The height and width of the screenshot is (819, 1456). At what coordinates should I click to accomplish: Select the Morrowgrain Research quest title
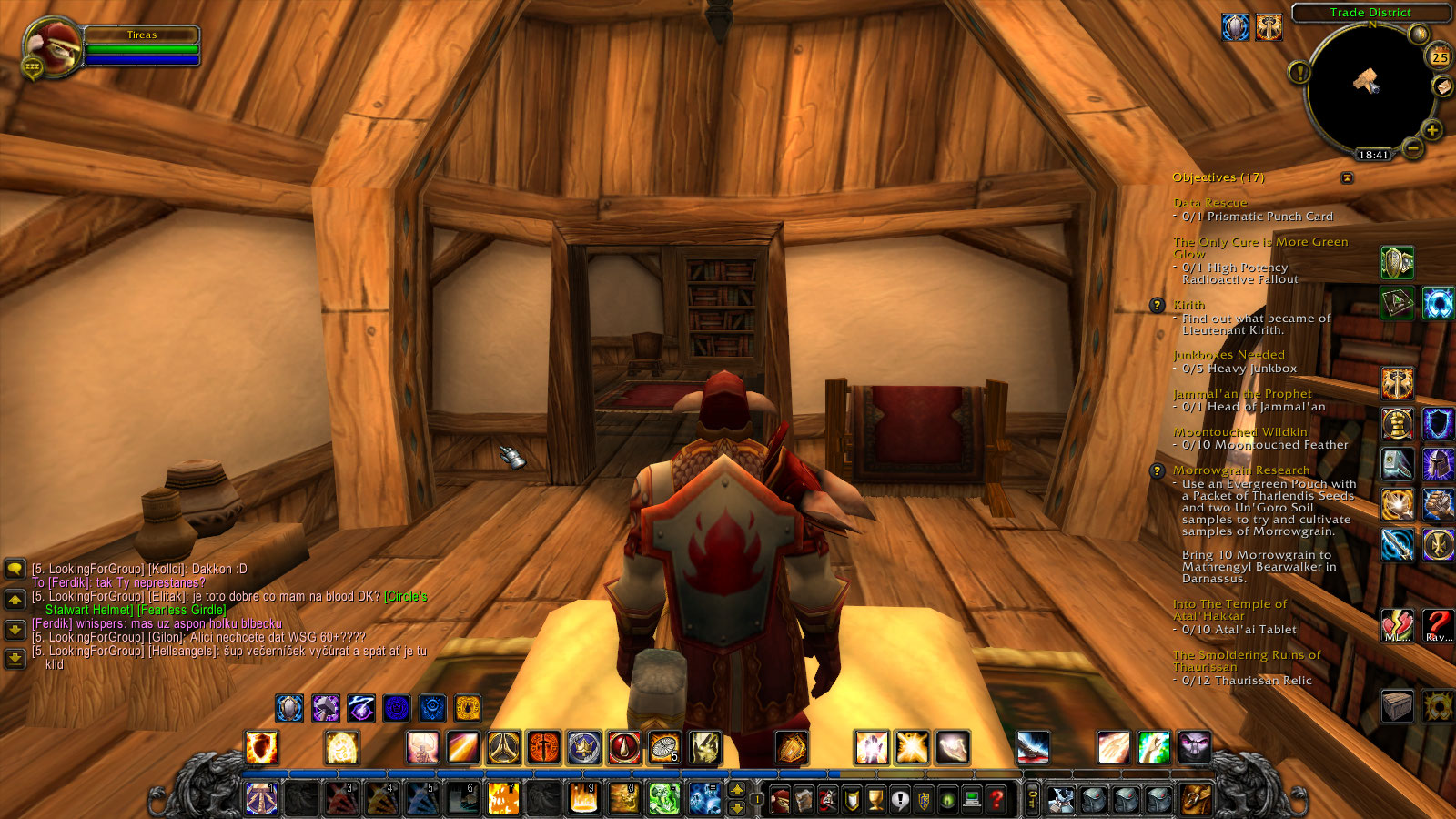(x=1241, y=470)
